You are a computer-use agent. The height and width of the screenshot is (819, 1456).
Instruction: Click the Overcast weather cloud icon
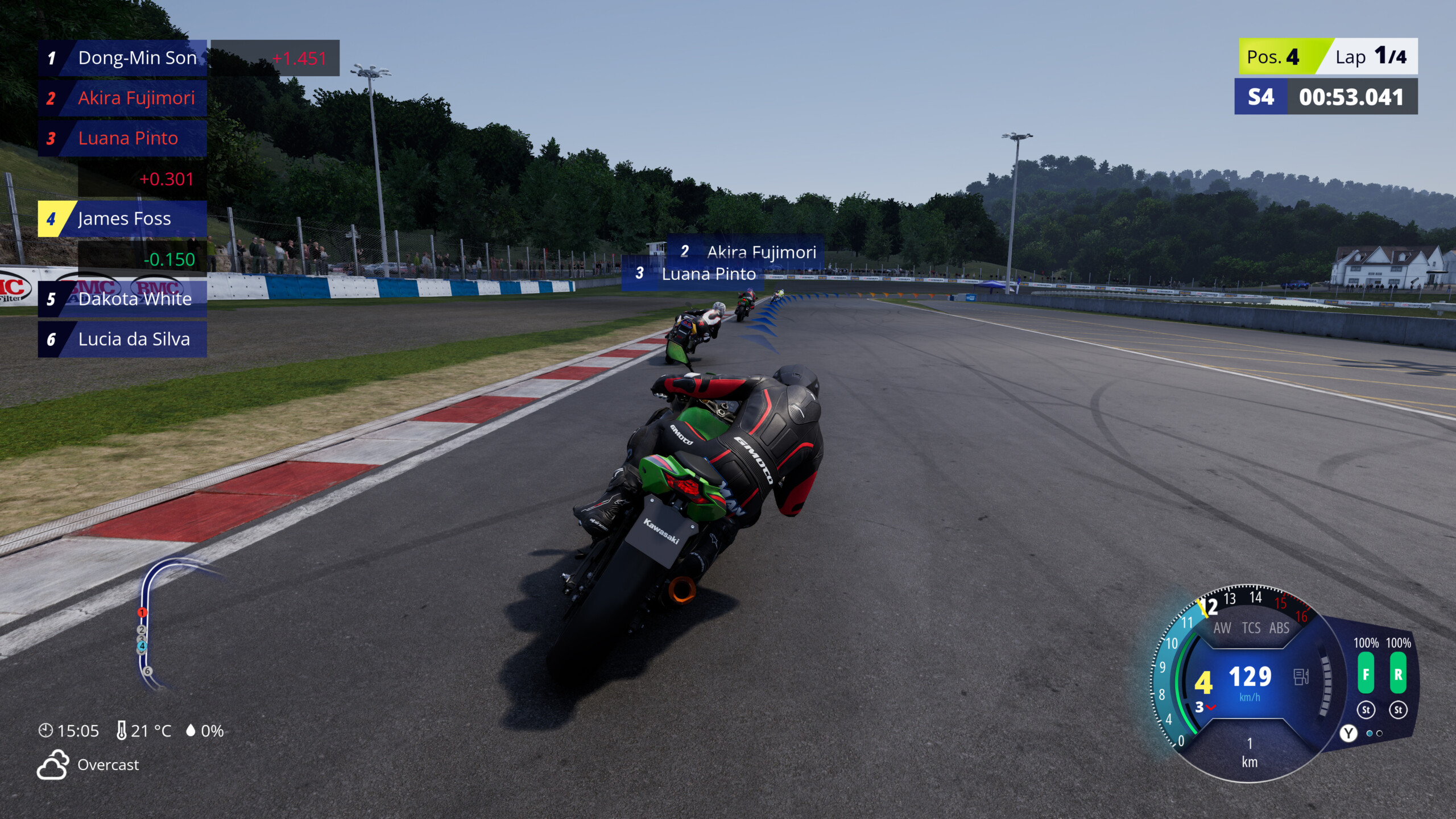[53, 764]
